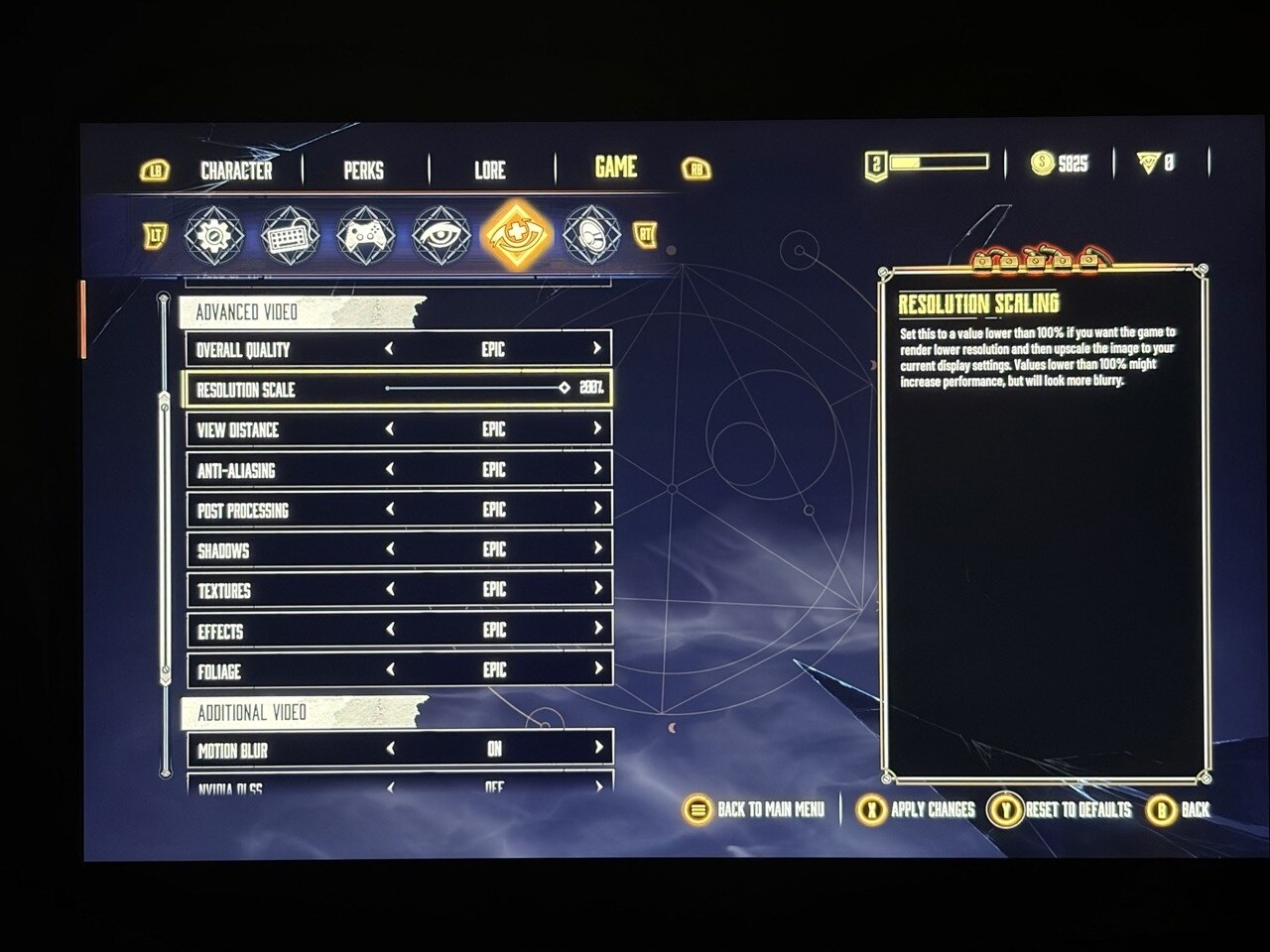Open the keyboard settings category
This screenshot has height=952, width=1270.
pyautogui.click(x=288, y=236)
